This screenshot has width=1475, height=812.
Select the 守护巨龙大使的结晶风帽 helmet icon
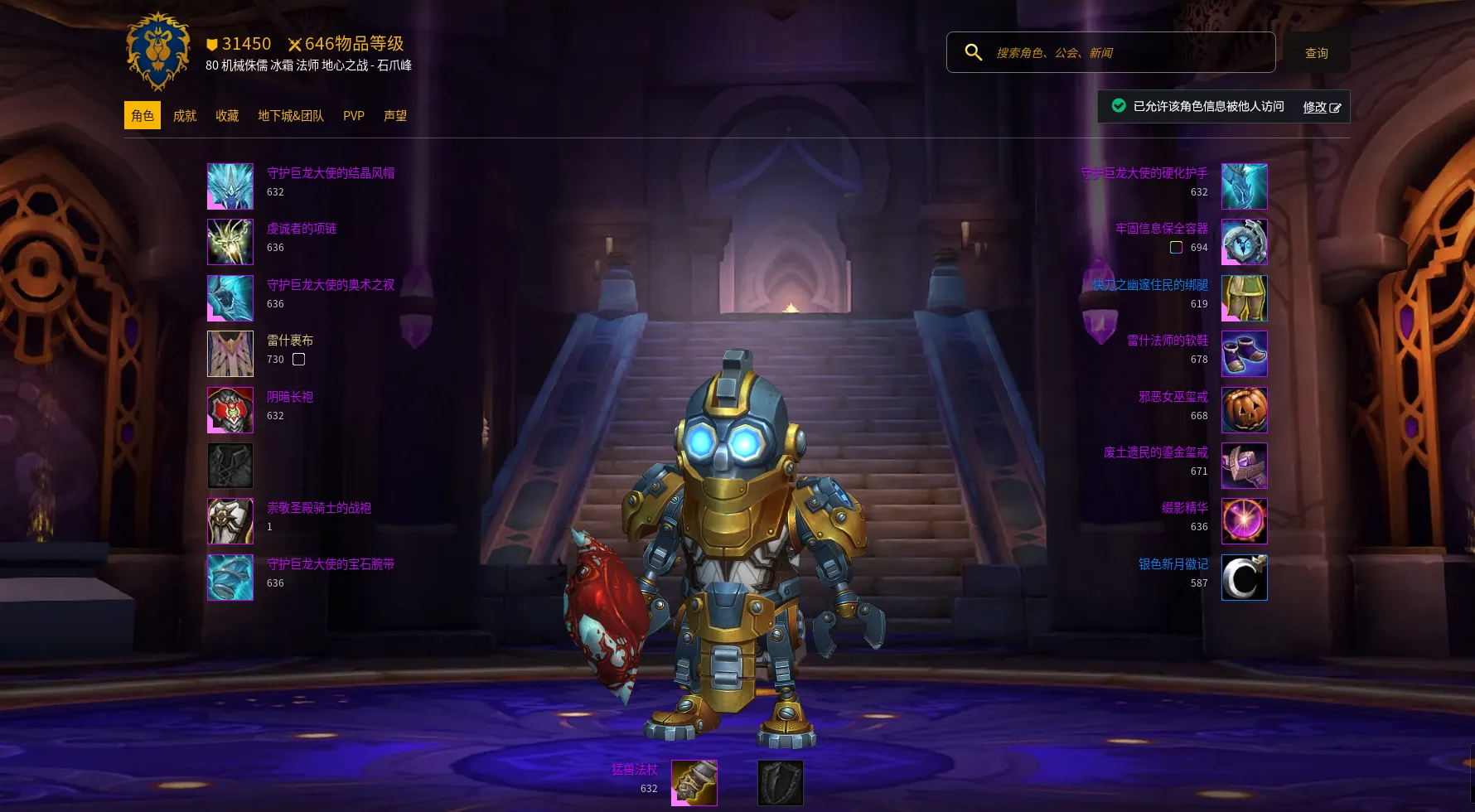coord(230,186)
